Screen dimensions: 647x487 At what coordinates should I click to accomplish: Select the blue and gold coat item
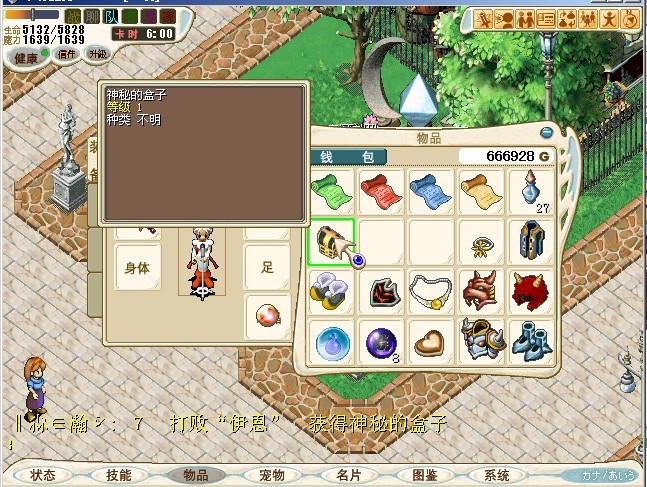[x=531, y=241]
